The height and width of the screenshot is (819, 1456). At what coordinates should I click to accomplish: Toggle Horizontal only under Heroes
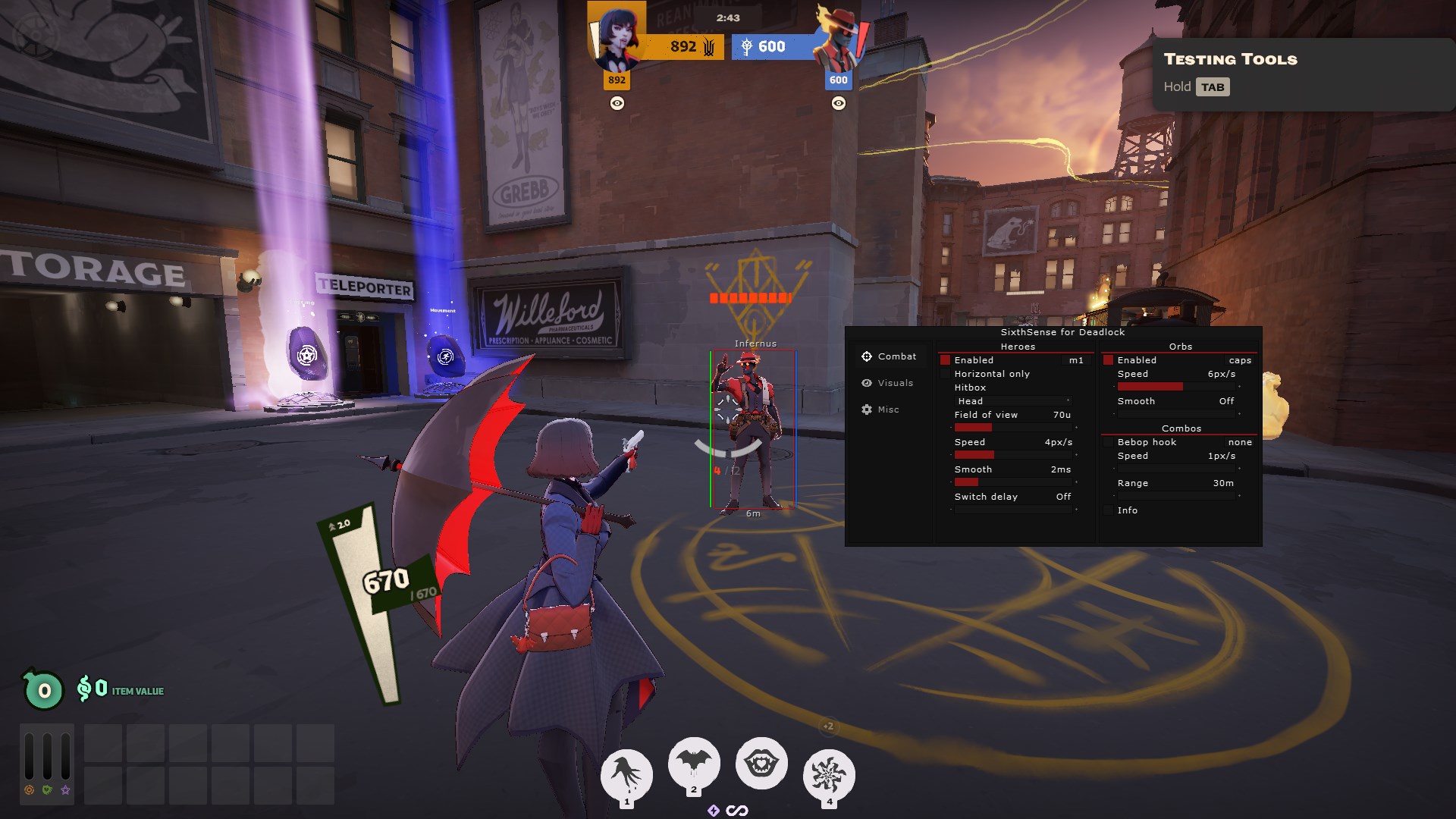click(x=945, y=374)
